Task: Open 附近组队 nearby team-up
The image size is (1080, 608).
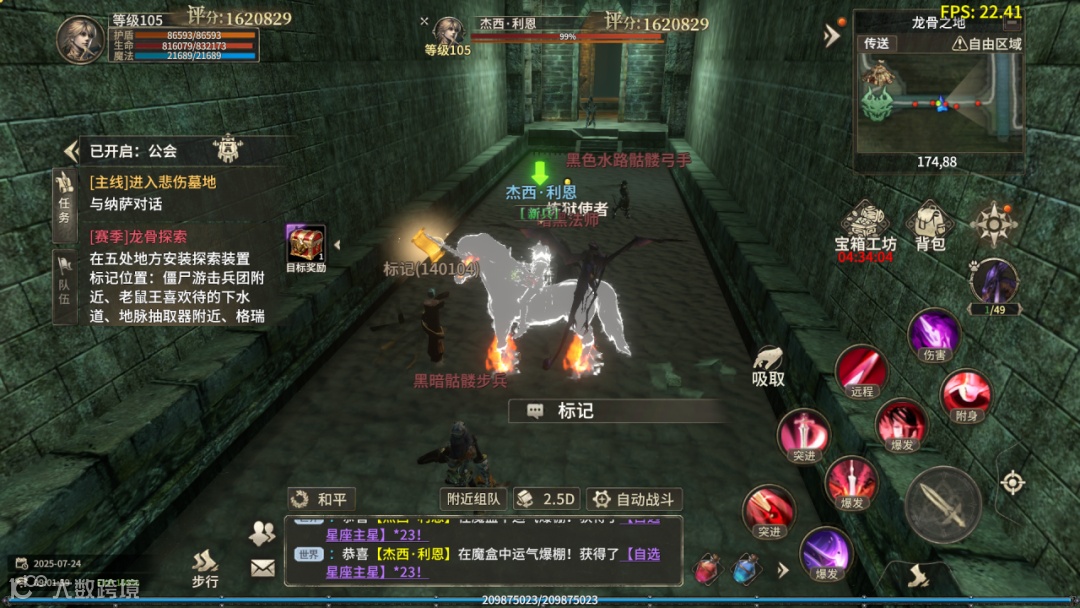Action: (473, 499)
